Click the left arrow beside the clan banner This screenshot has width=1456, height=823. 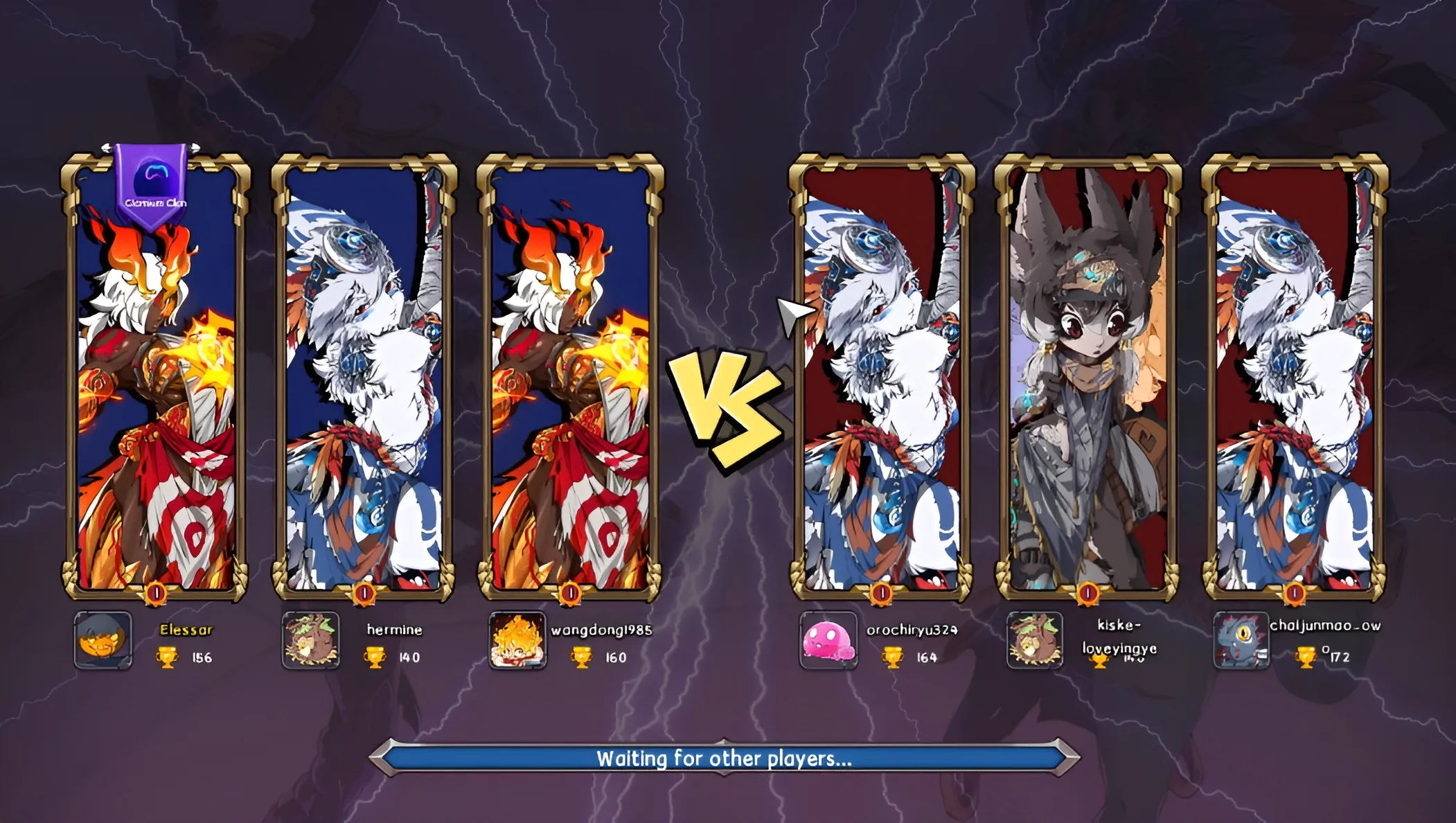108,148
